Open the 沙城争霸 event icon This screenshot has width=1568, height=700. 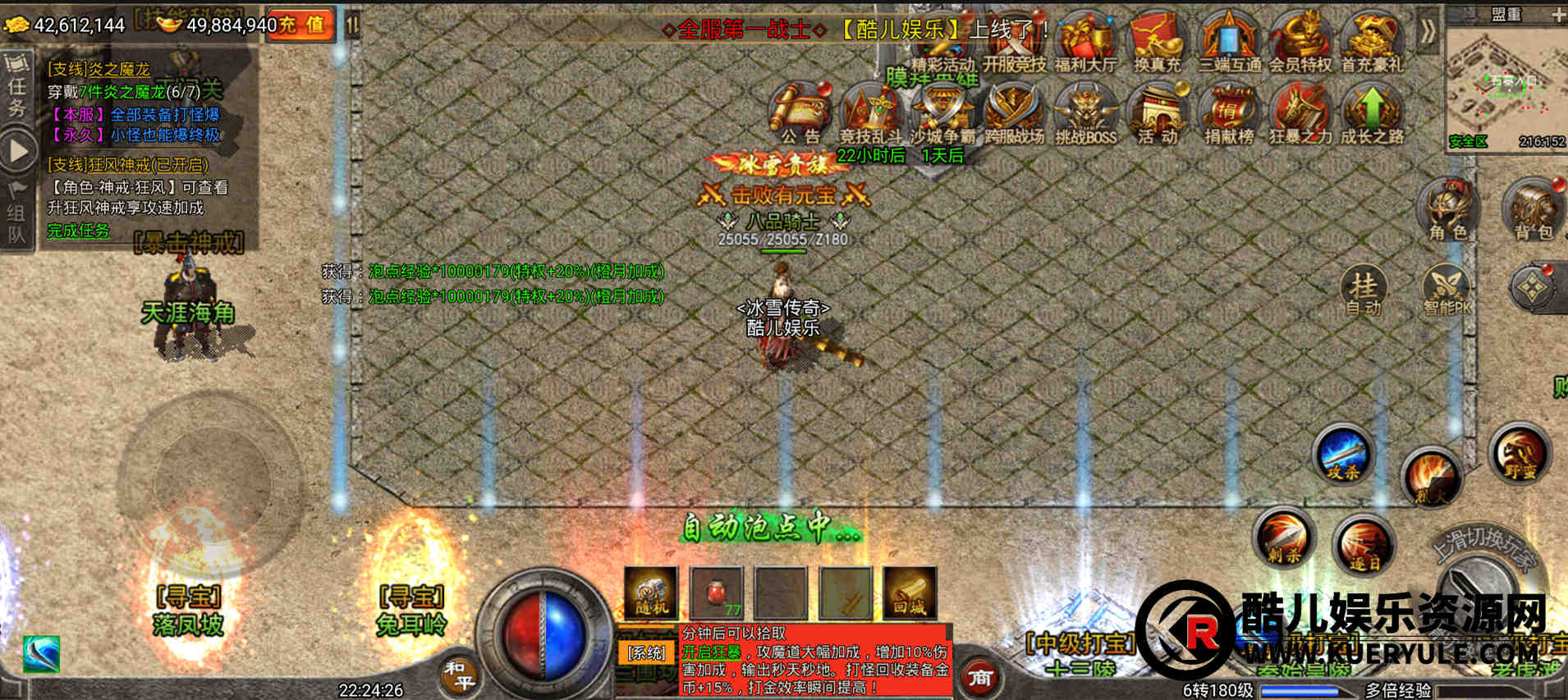click(942, 115)
